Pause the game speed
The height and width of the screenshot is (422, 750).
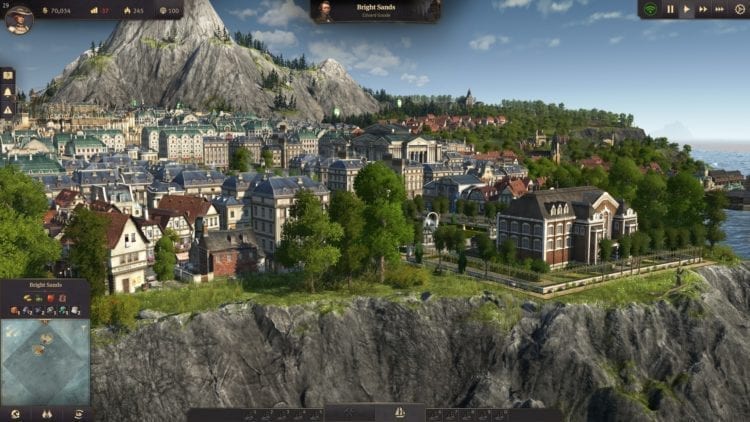[671, 10]
